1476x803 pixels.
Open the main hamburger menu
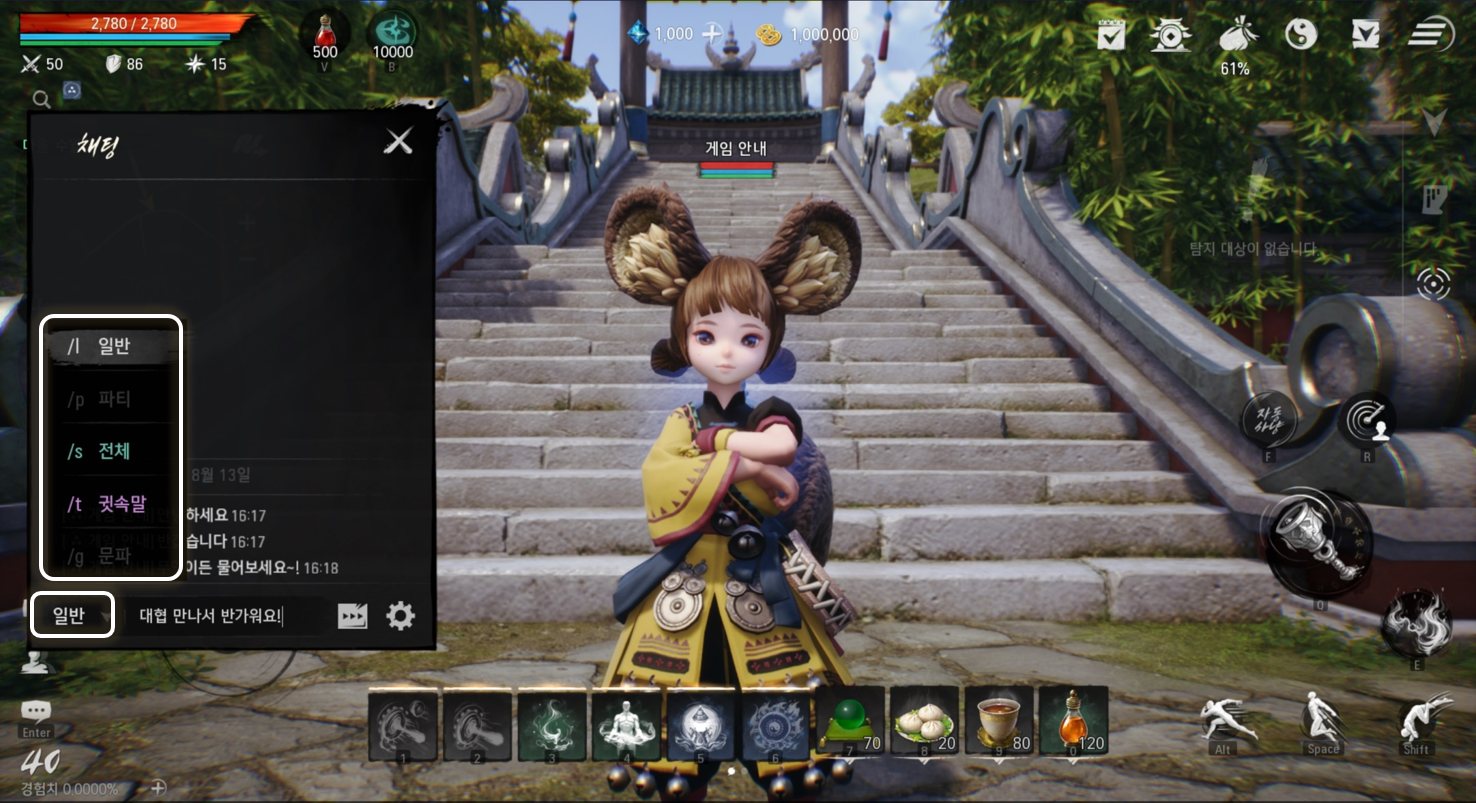tap(1431, 36)
